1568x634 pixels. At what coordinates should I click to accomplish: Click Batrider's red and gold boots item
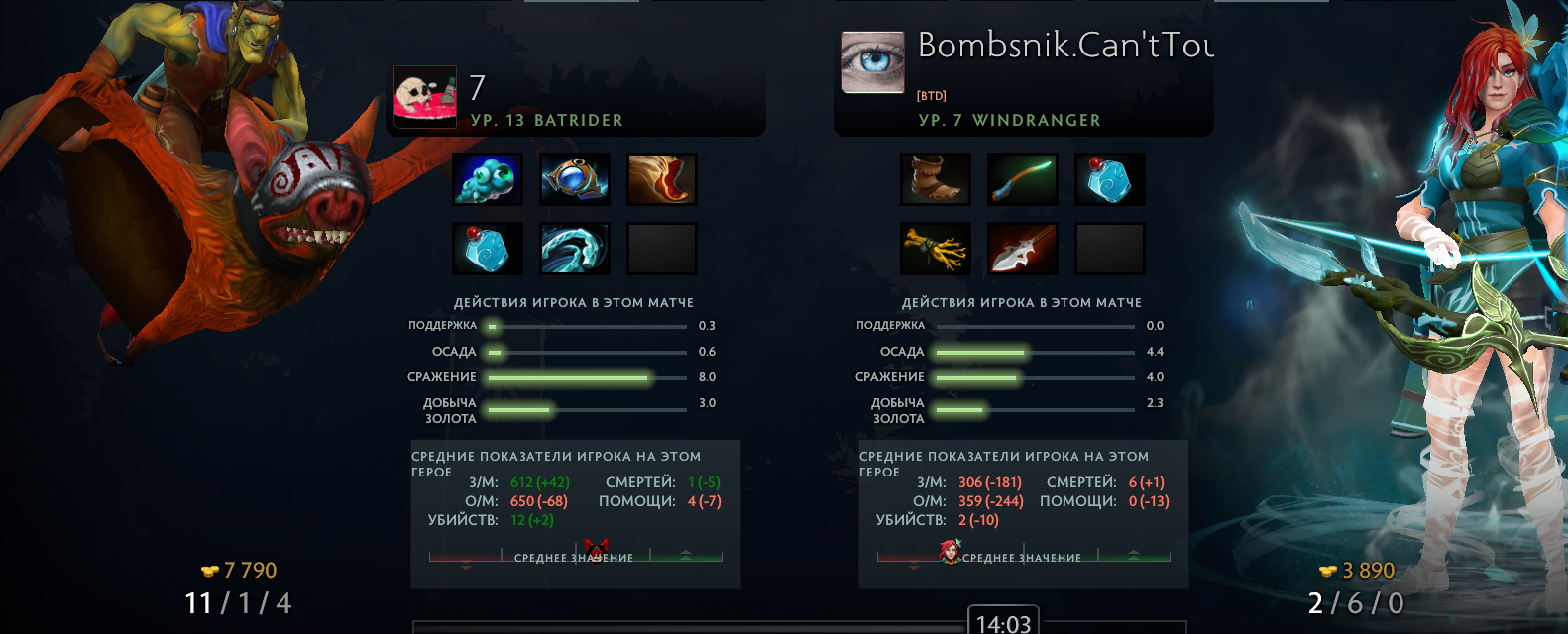(x=662, y=179)
